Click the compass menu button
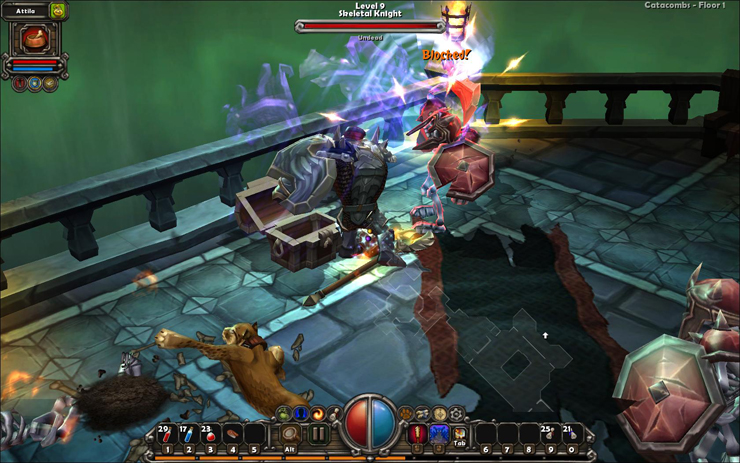The width and height of the screenshot is (740, 463). pos(440,414)
